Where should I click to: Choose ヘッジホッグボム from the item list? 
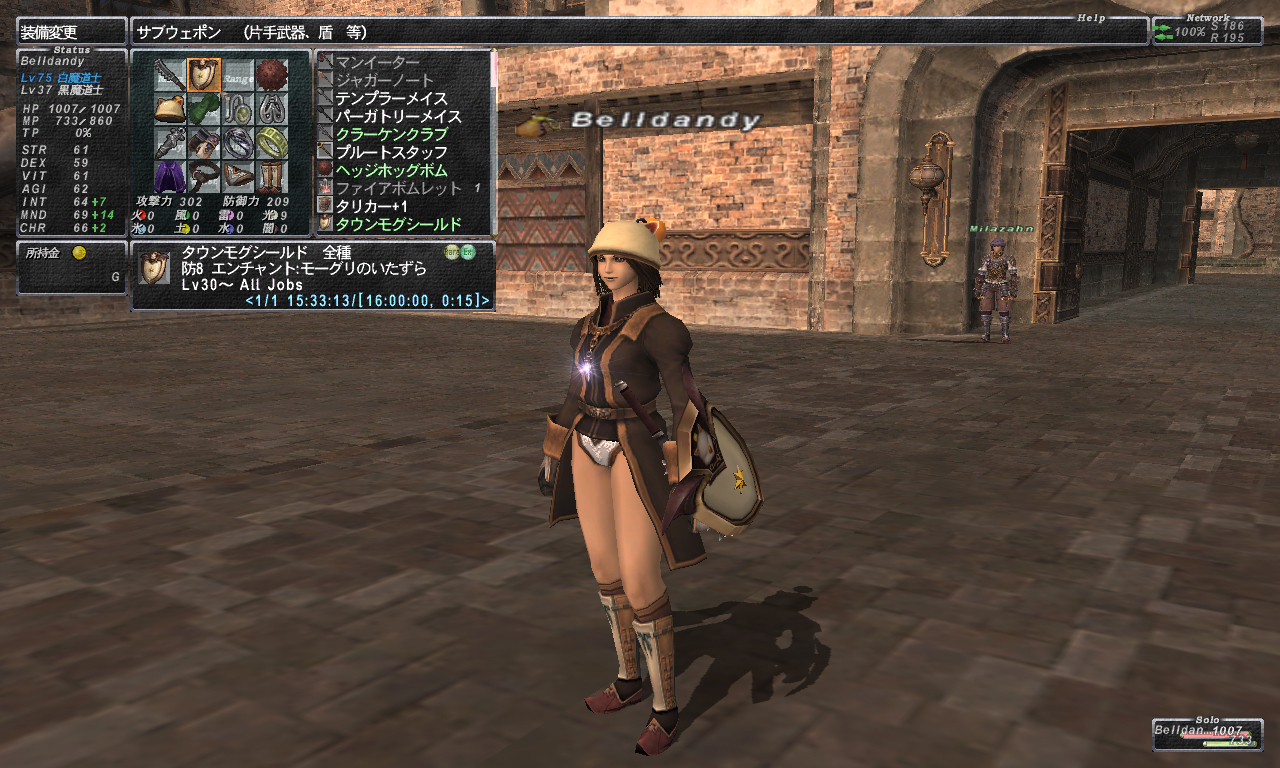391,170
